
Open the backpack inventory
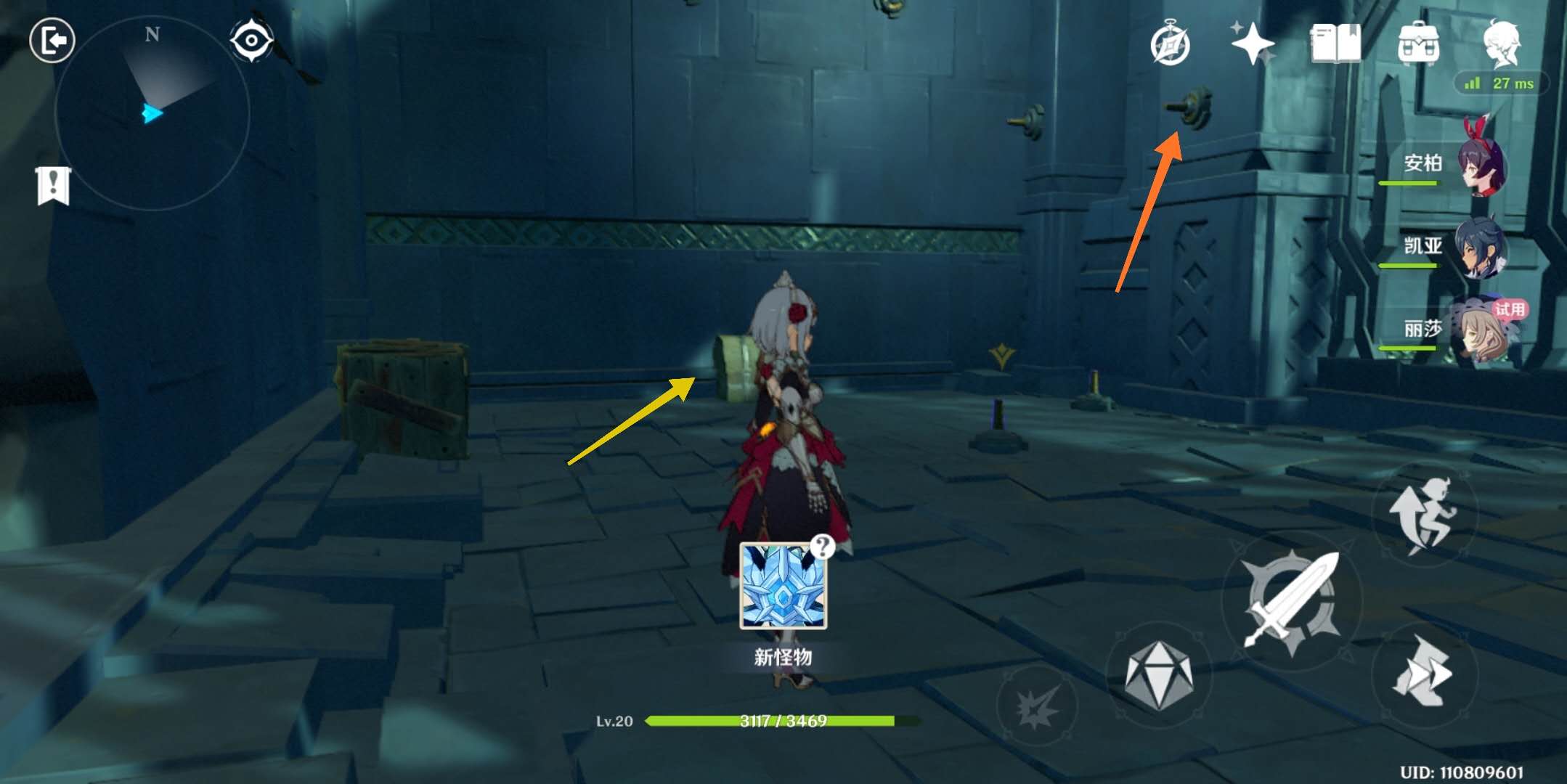pos(1418,44)
